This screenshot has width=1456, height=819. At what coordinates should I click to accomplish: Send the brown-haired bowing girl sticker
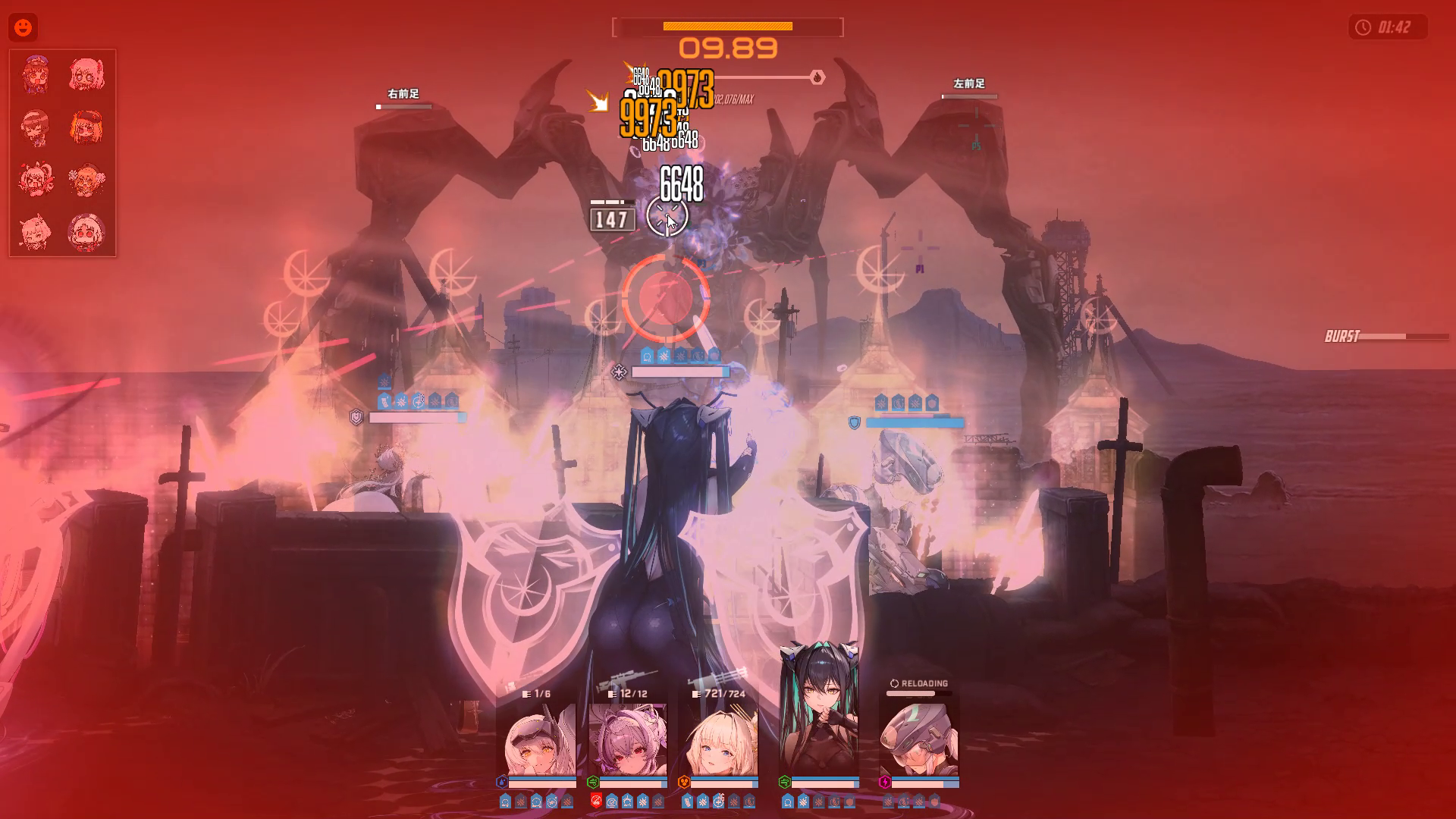[36, 127]
